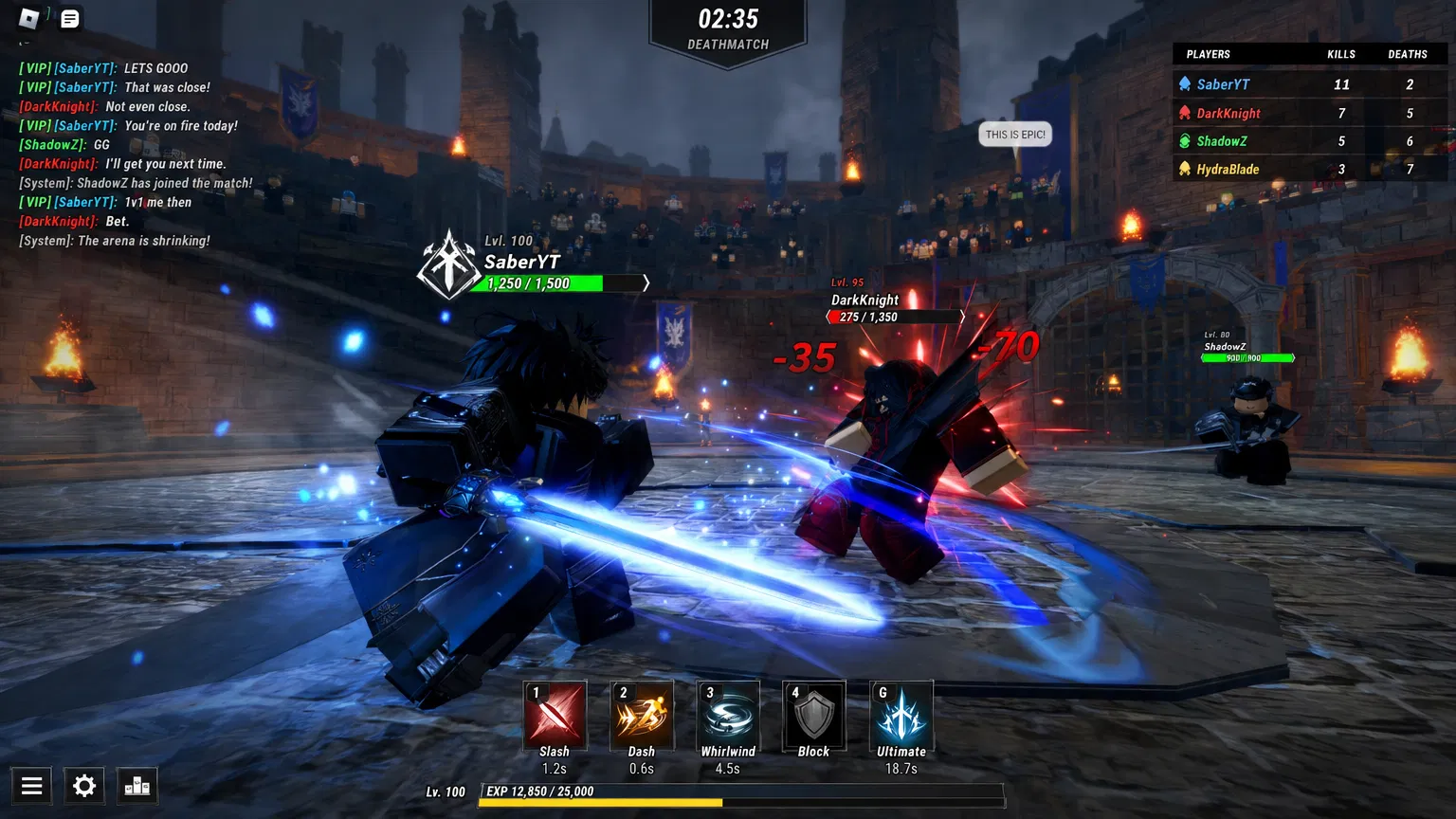This screenshot has width=1456, height=819.
Task: Expand SaberYT's health bar chevron
Action: pos(646,282)
